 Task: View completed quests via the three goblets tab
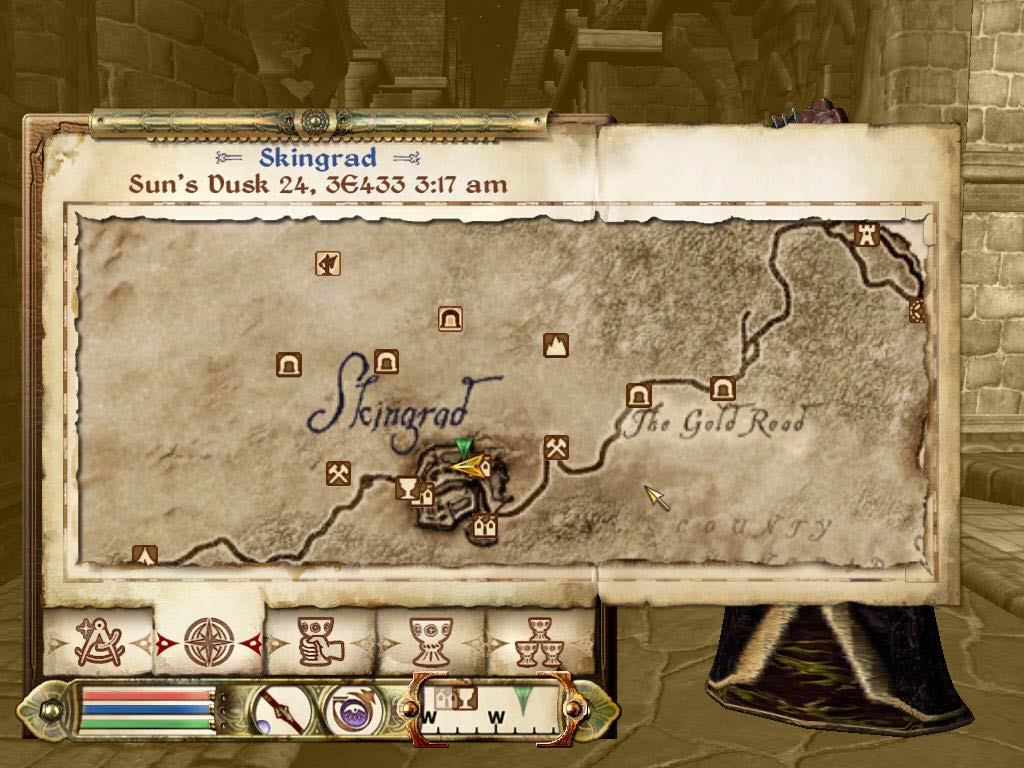coord(539,641)
